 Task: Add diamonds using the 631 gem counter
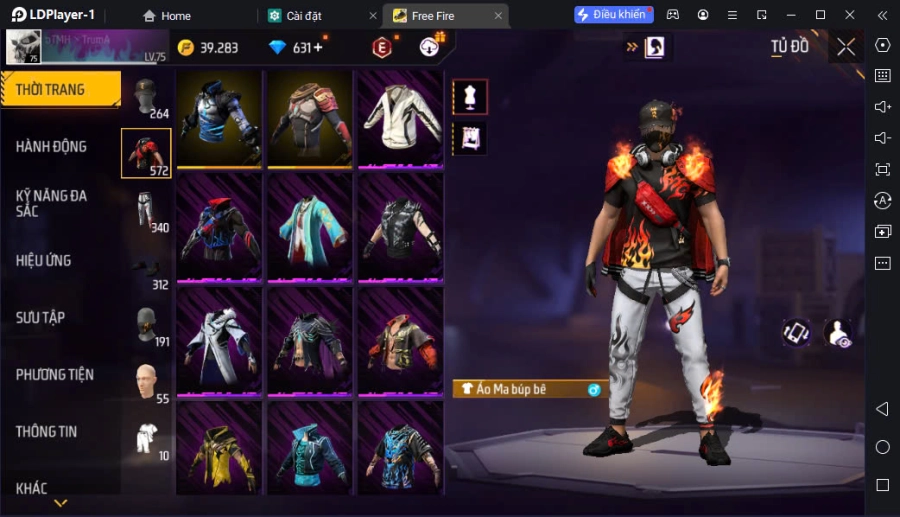(x=297, y=48)
